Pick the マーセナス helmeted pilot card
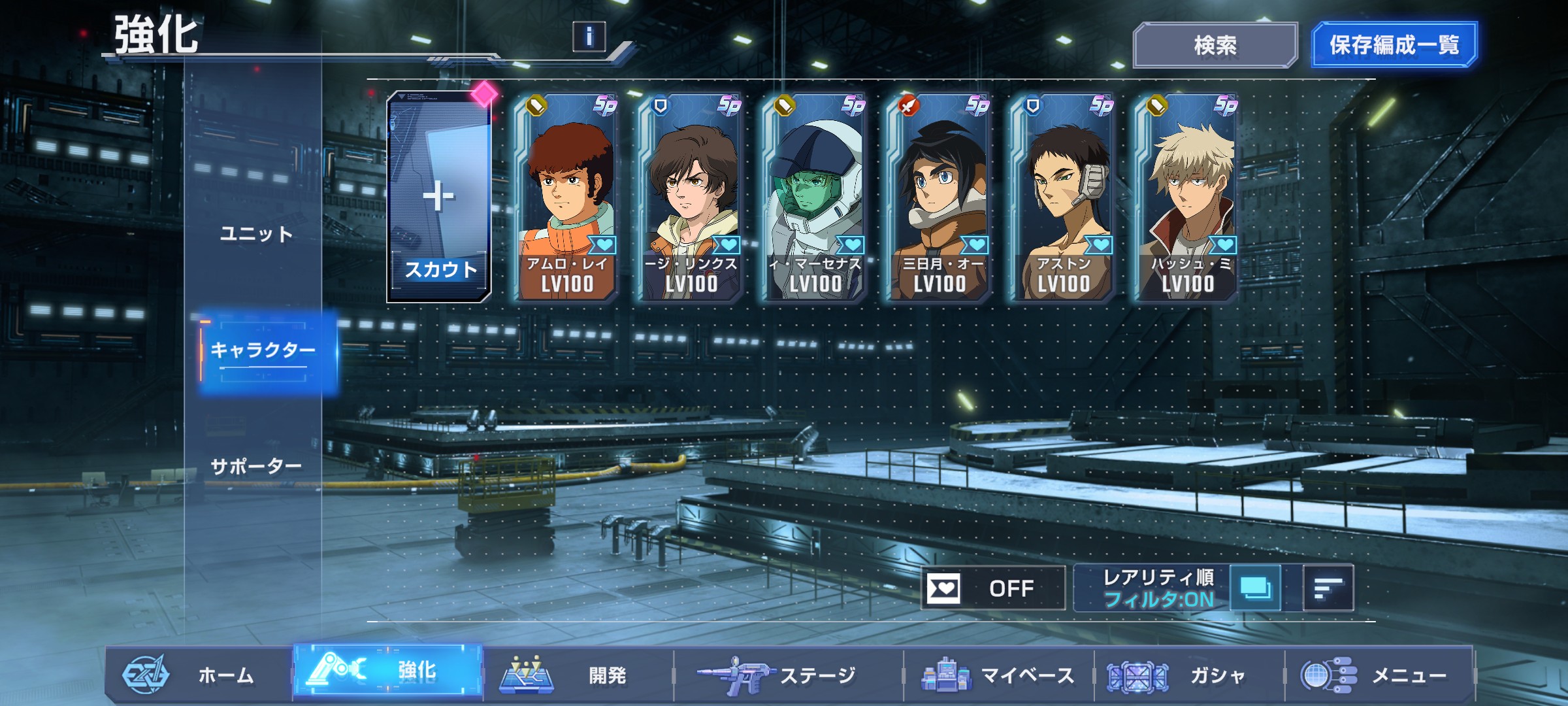The width and height of the screenshot is (1568, 706). tap(815, 197)
